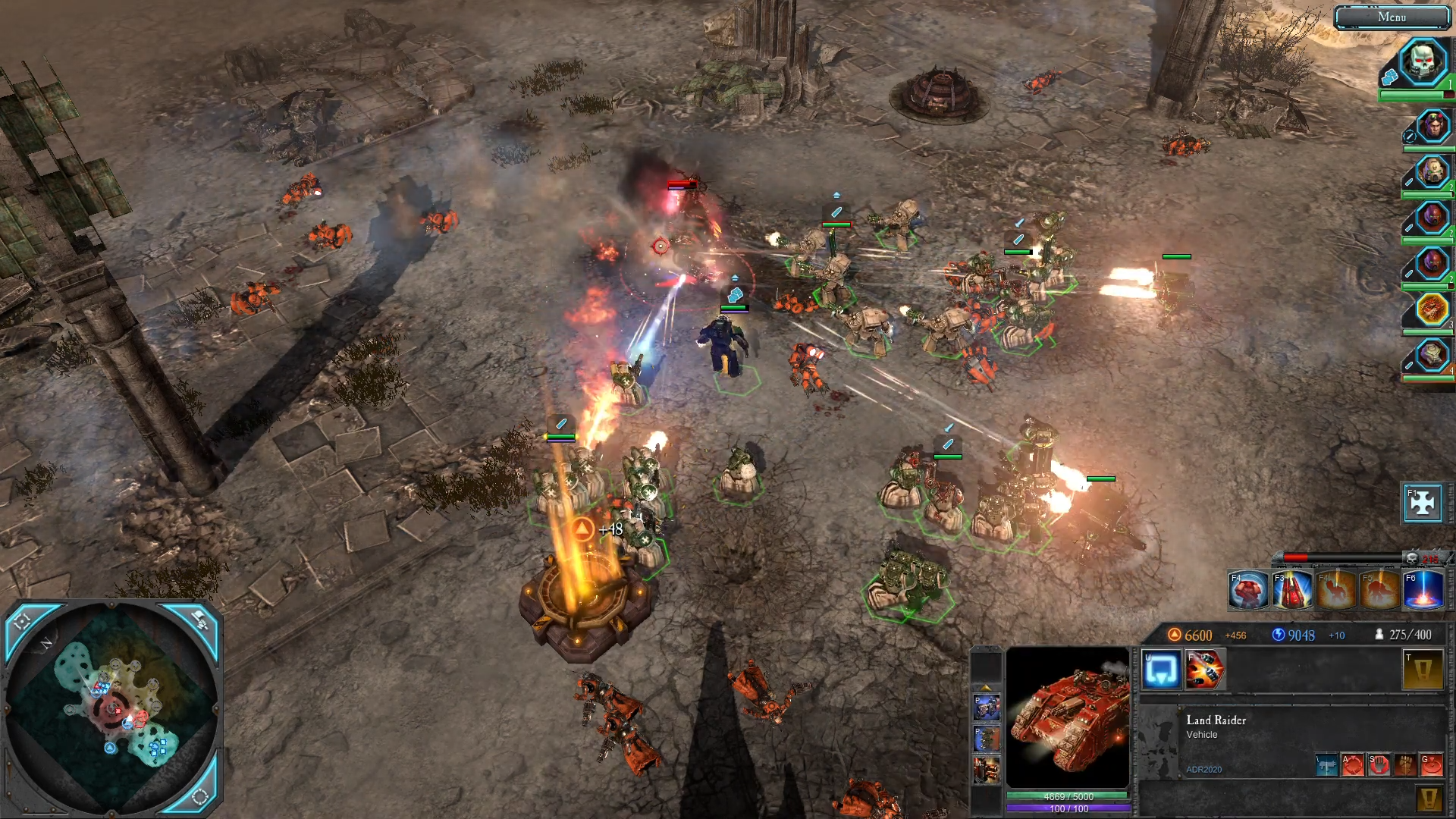Click the blue unload transport button
Viewport: 1456px width, 819px height.
point(1160,670)
